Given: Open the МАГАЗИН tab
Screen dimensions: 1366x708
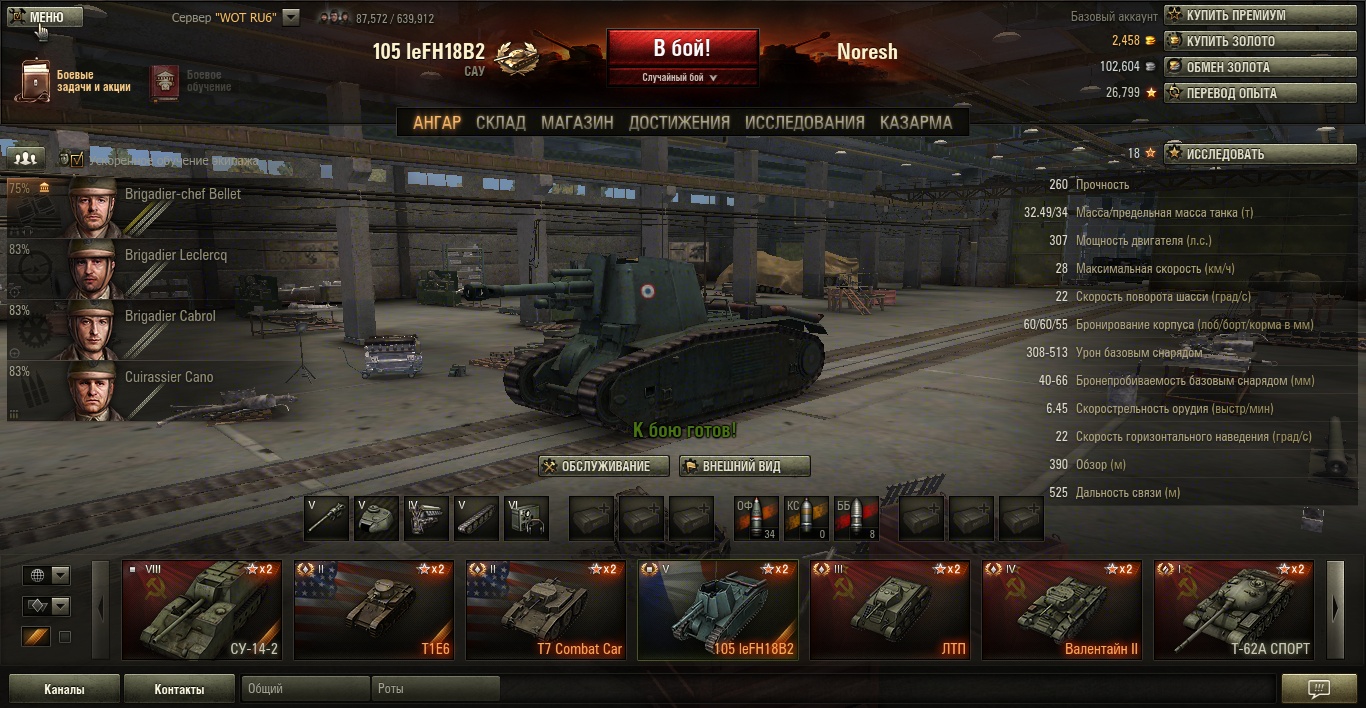Looking at the screenshot, I should click(577, 122).
